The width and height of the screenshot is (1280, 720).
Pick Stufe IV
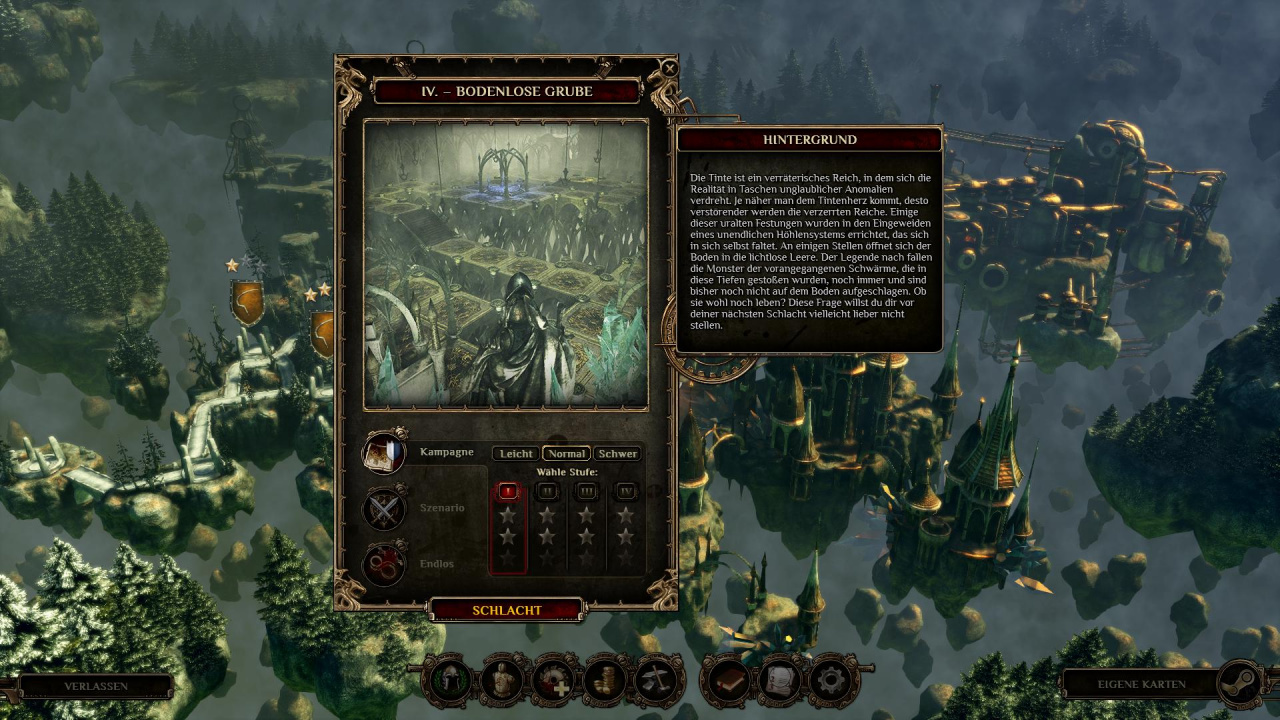click(x=625, y=491)
